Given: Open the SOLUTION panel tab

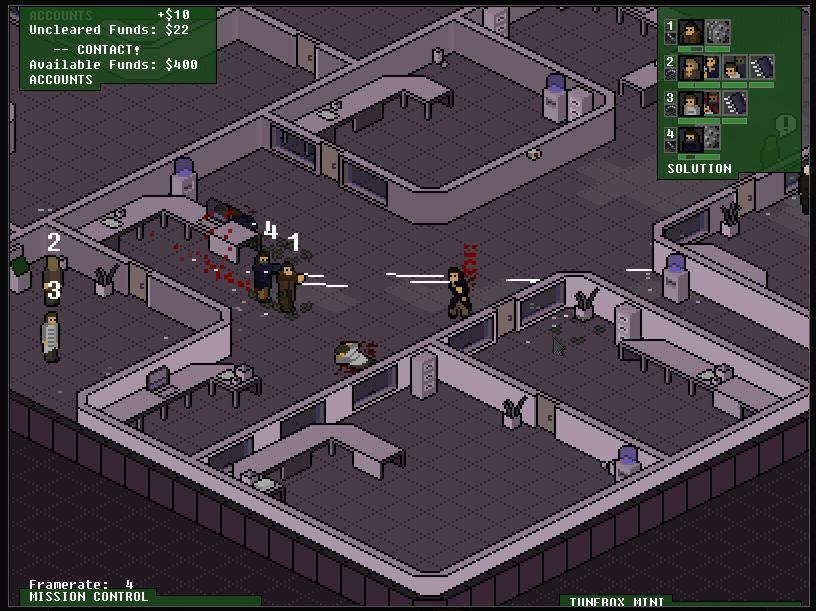Looking at the screenshot, I should [699, 168].
